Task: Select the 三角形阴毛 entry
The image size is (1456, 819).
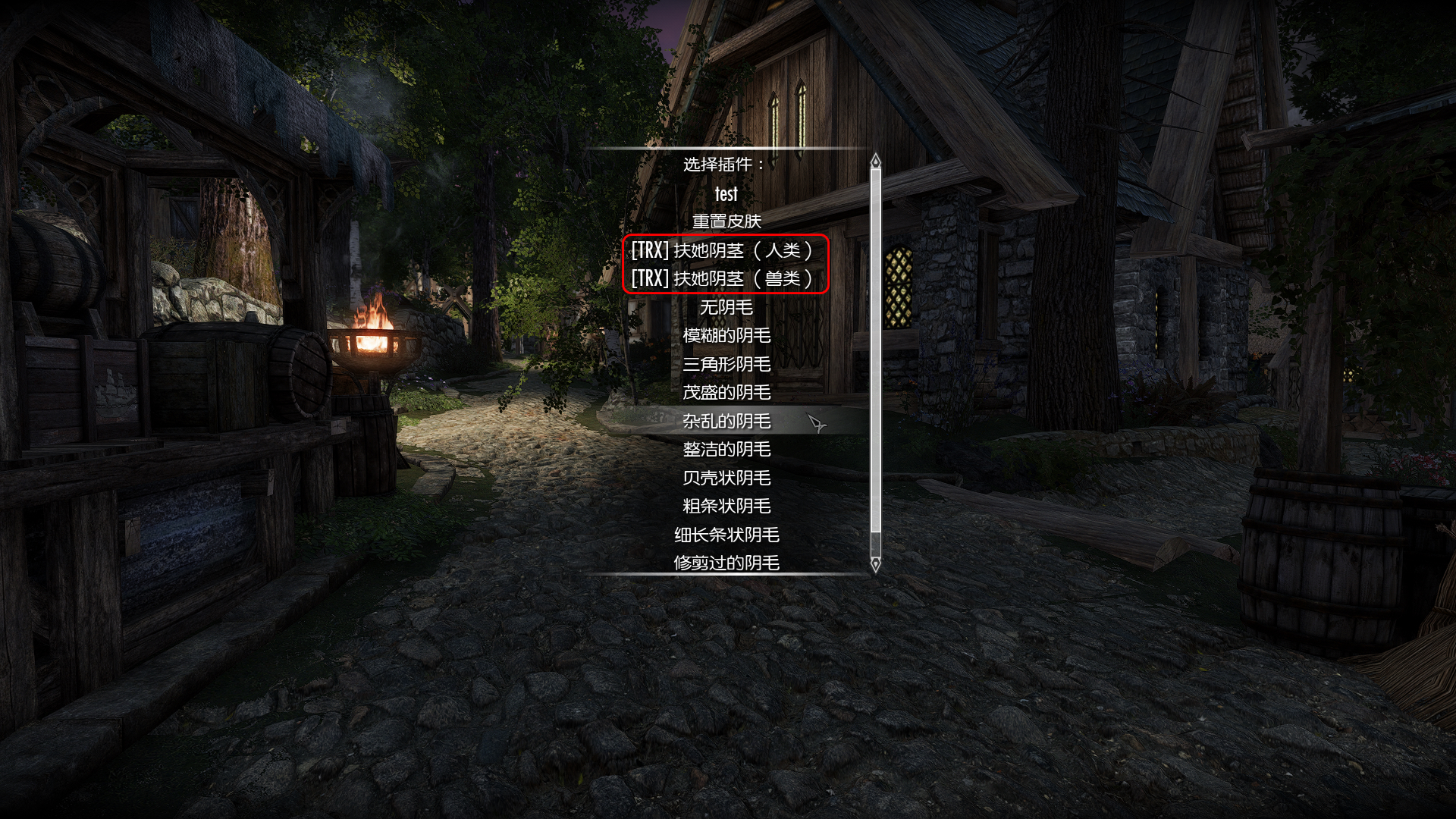Action: coord(726,364)
